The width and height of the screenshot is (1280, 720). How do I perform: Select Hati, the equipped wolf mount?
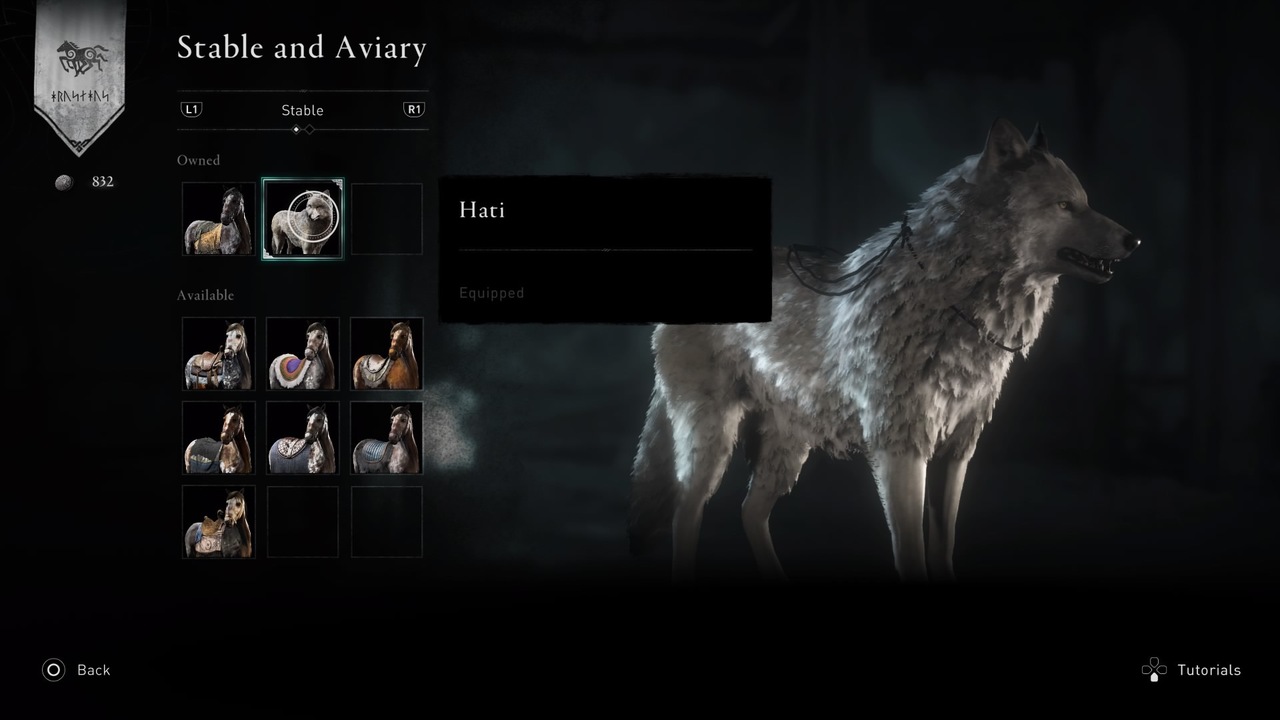coord(302,219)
